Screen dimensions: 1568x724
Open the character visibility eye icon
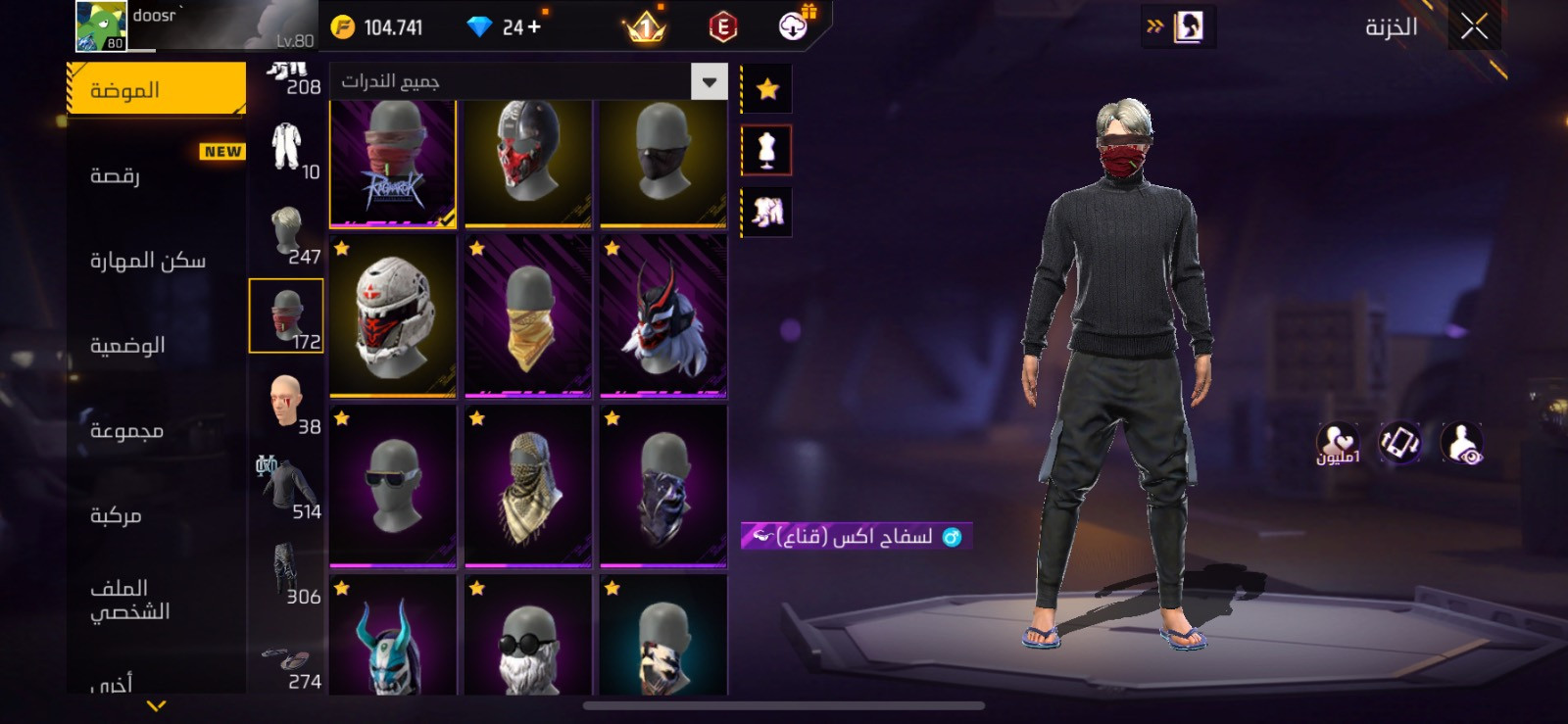[x=1461, y=443]
